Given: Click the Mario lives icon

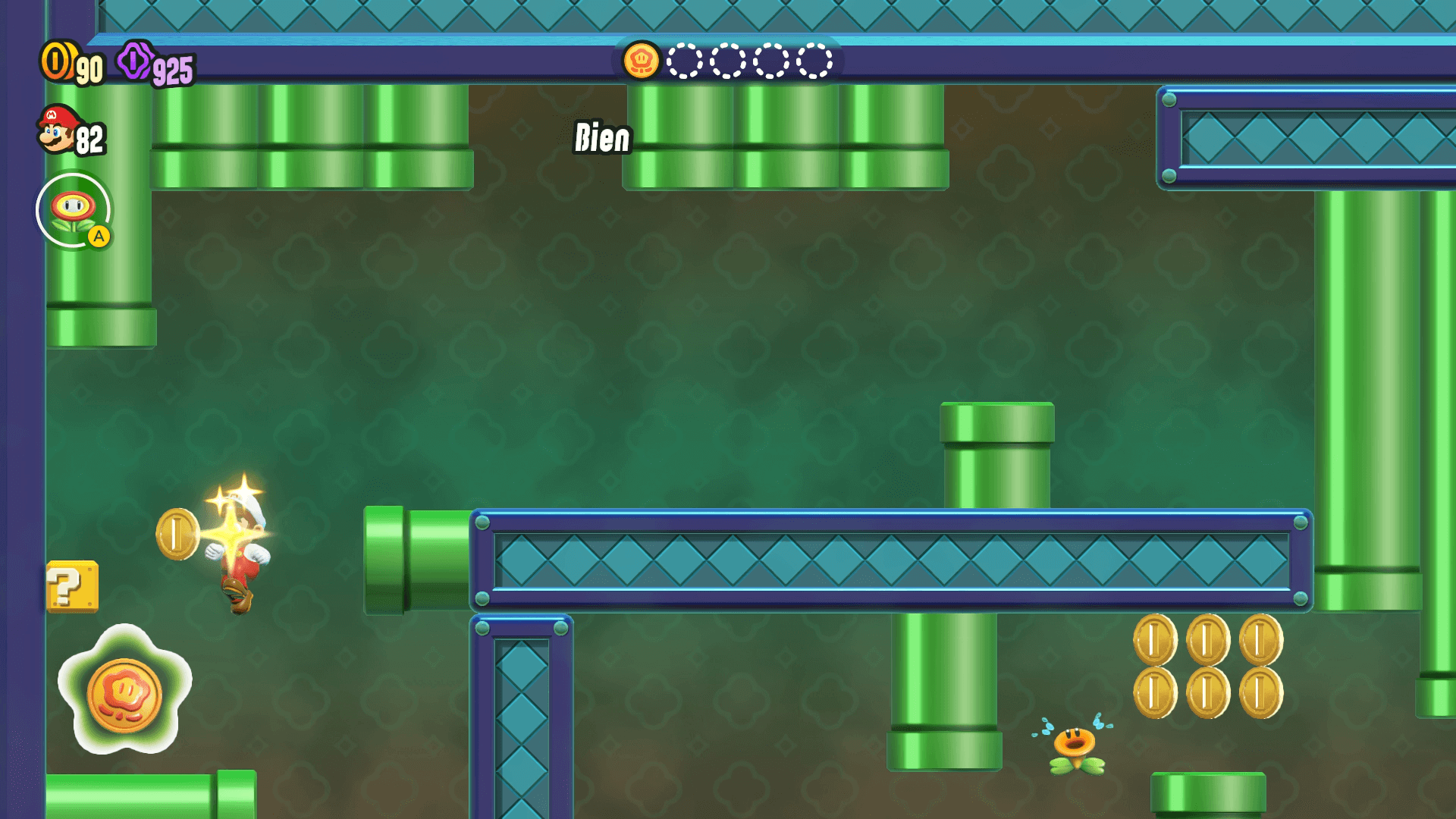Looking at the screenshot, I should 58,130.
